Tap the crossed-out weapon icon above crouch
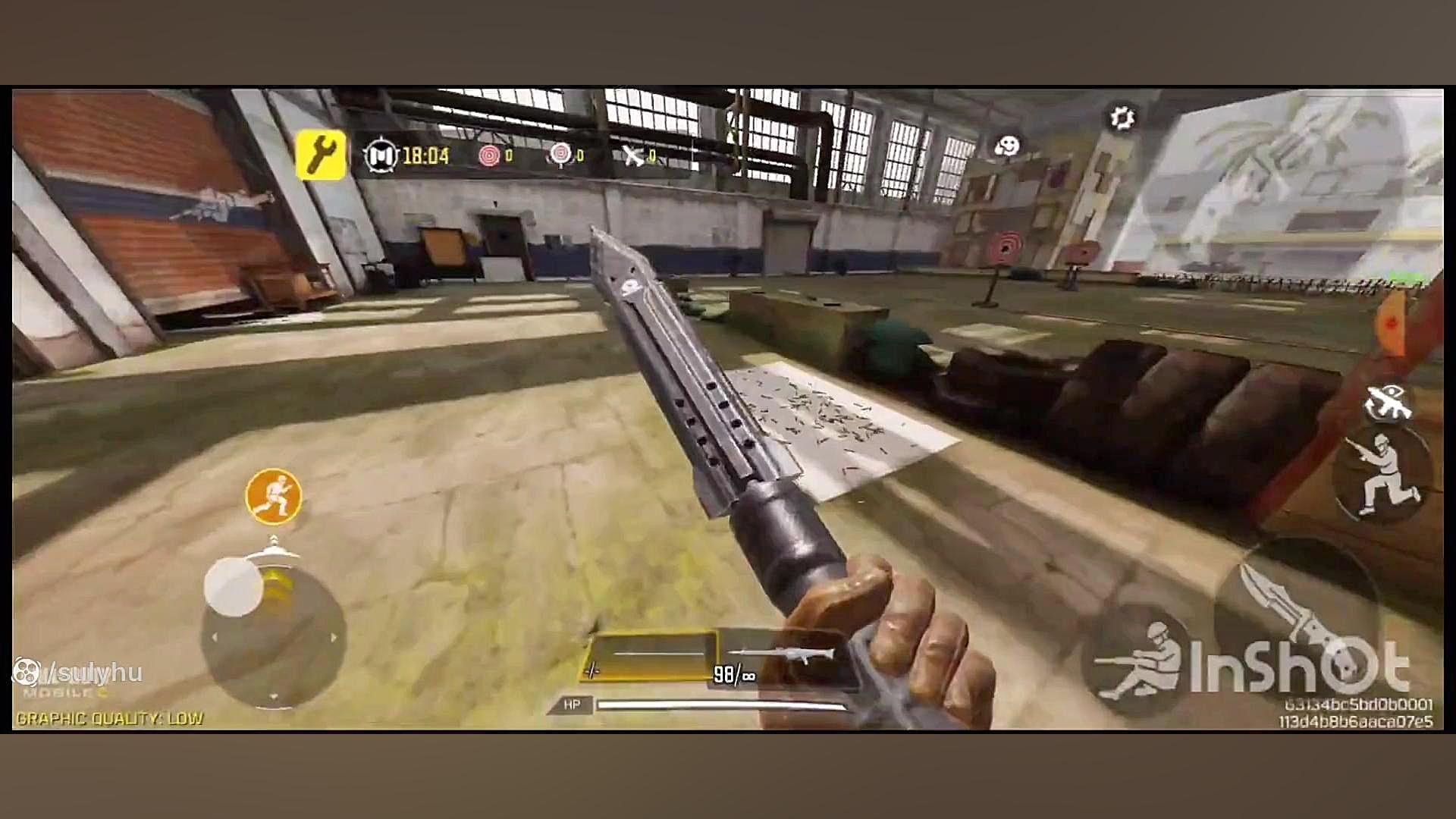The width and height of the screenshot is (1456, 819). click(x=1389, y=402)
